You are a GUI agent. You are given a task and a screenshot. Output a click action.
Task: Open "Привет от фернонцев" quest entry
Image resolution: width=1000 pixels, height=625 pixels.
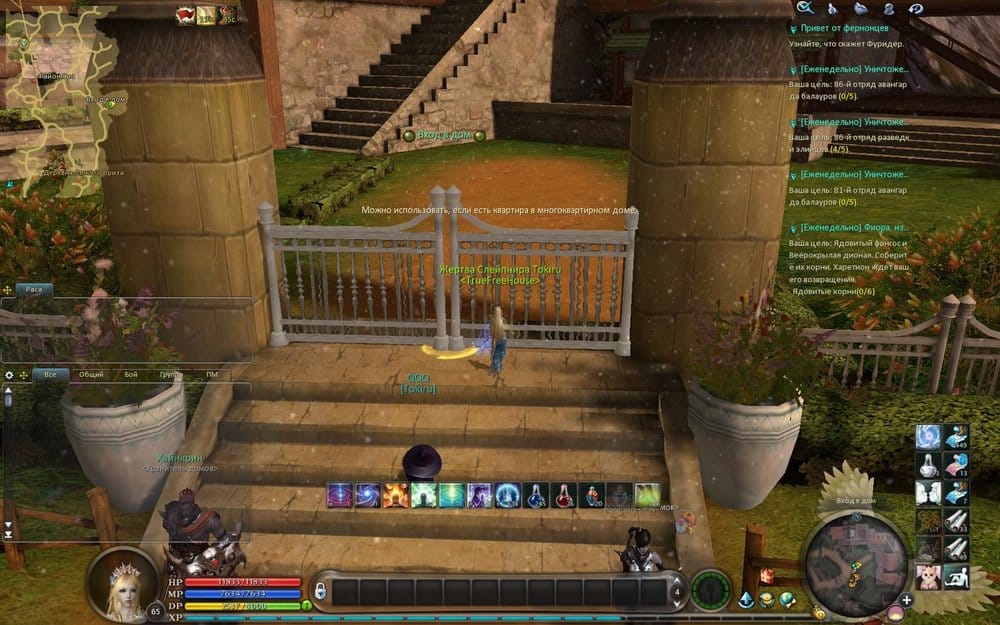tap(844, 28)
